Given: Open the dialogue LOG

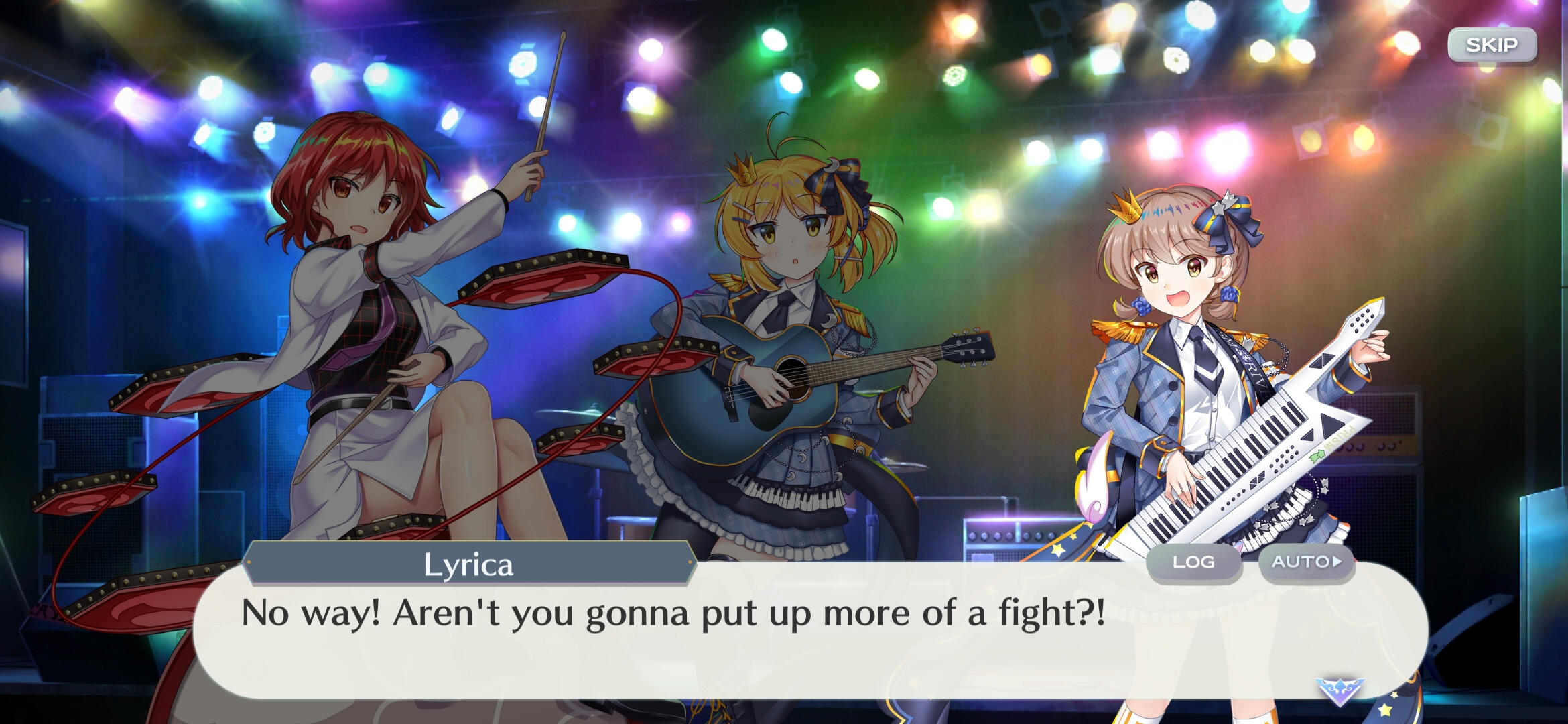Looking at the screenshot, I should tap(1193, 562).
